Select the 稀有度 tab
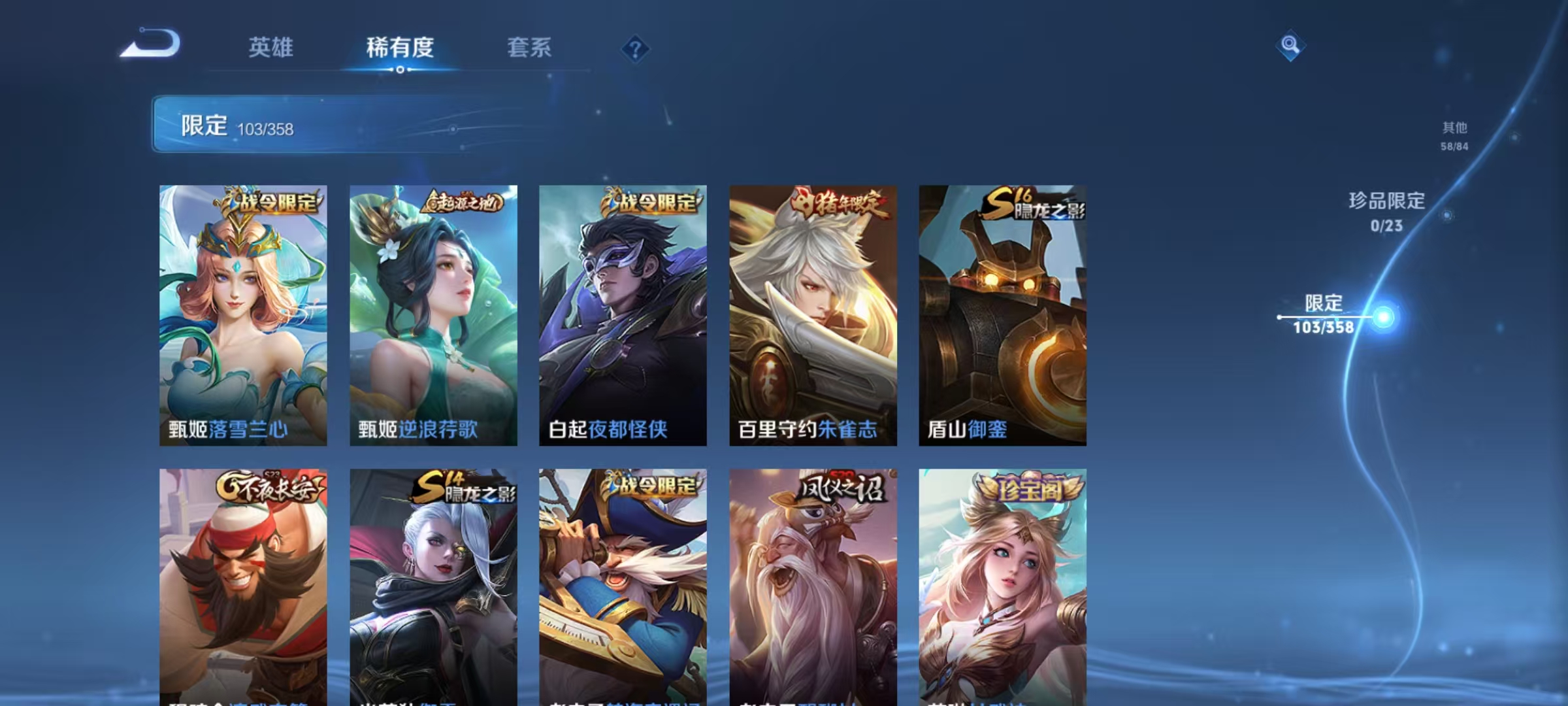The width and height of the screenshot is (1568, 706). (x=400, y=48)
